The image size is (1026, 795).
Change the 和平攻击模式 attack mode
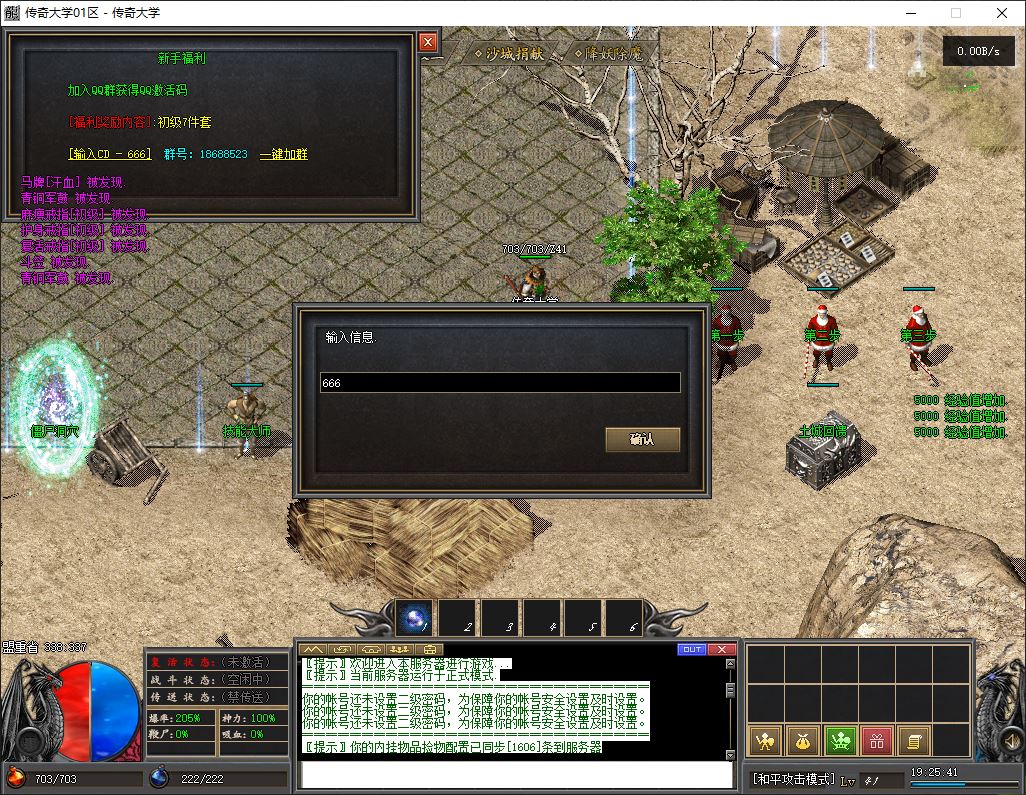[794, 779]
